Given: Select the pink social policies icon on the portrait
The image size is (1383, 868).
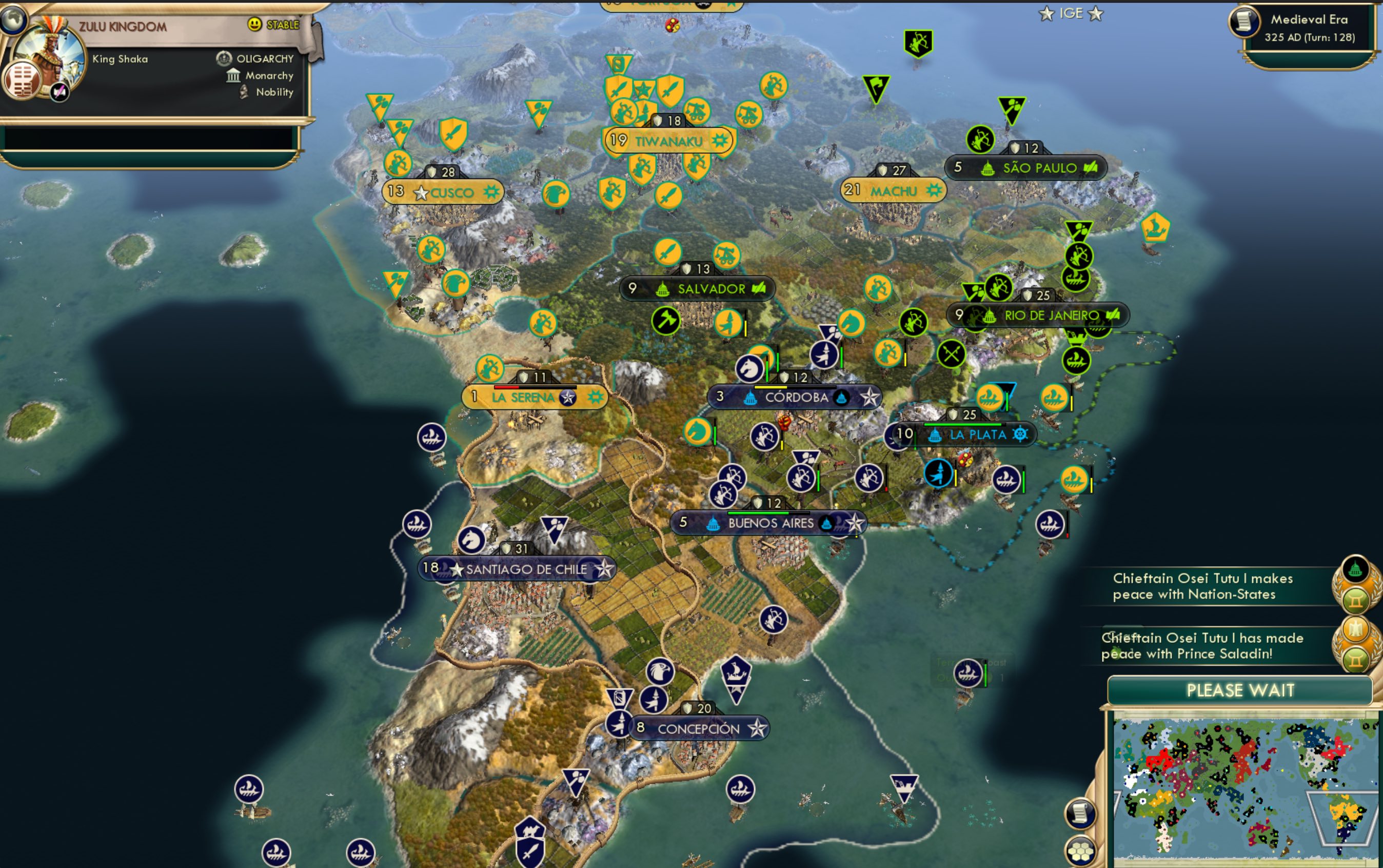Looking at the screenshot, I should click(x=60, y=92).
